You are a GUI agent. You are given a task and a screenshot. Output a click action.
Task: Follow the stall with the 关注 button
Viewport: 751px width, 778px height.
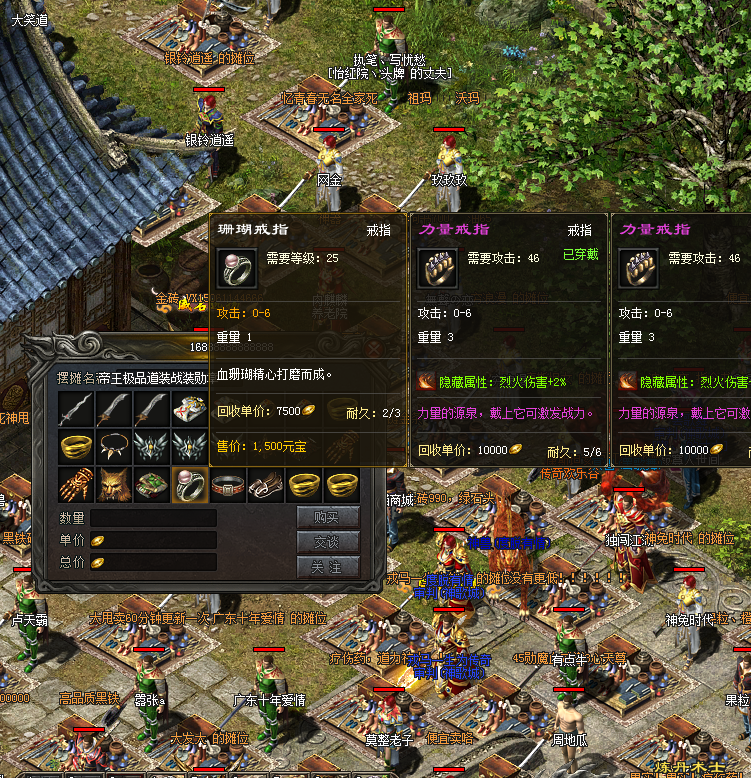coord(328,566)
